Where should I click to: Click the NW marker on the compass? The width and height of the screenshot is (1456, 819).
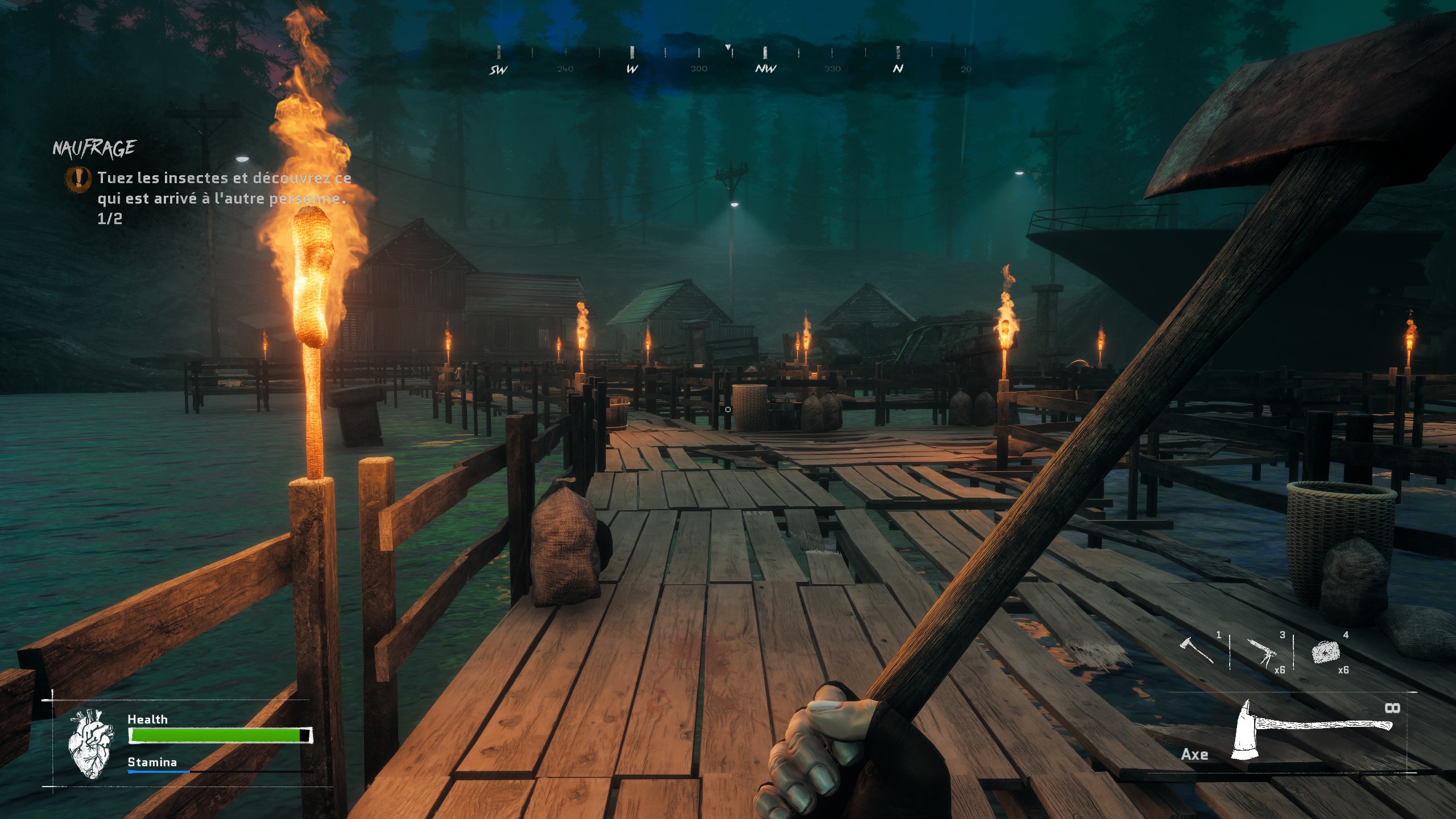click(766, 69)
